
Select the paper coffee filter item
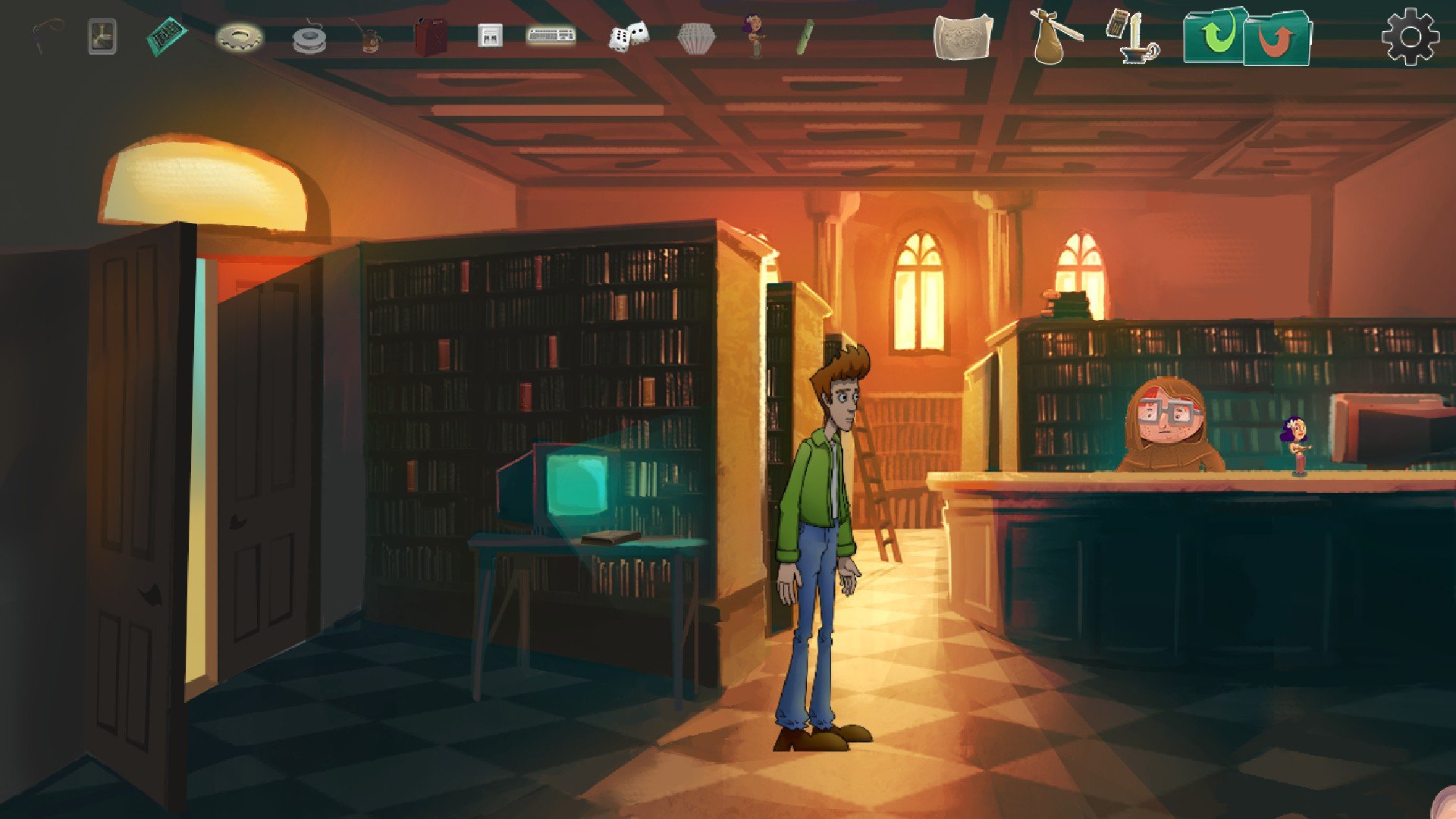click(x=695, y=38)
